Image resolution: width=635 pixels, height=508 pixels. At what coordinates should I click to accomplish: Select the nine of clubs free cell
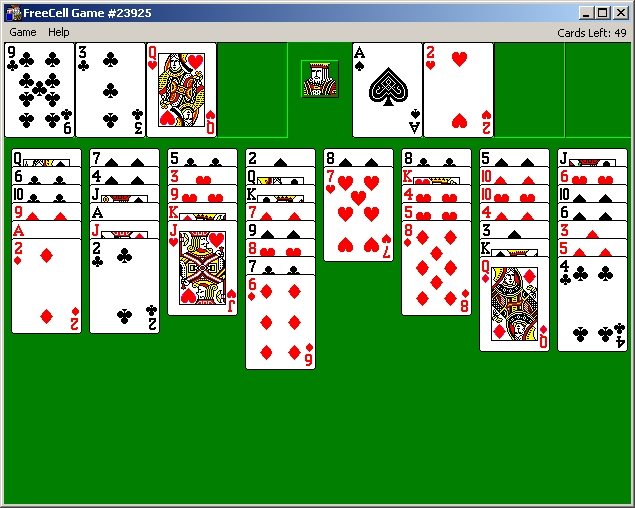click(x=39, y=90)
